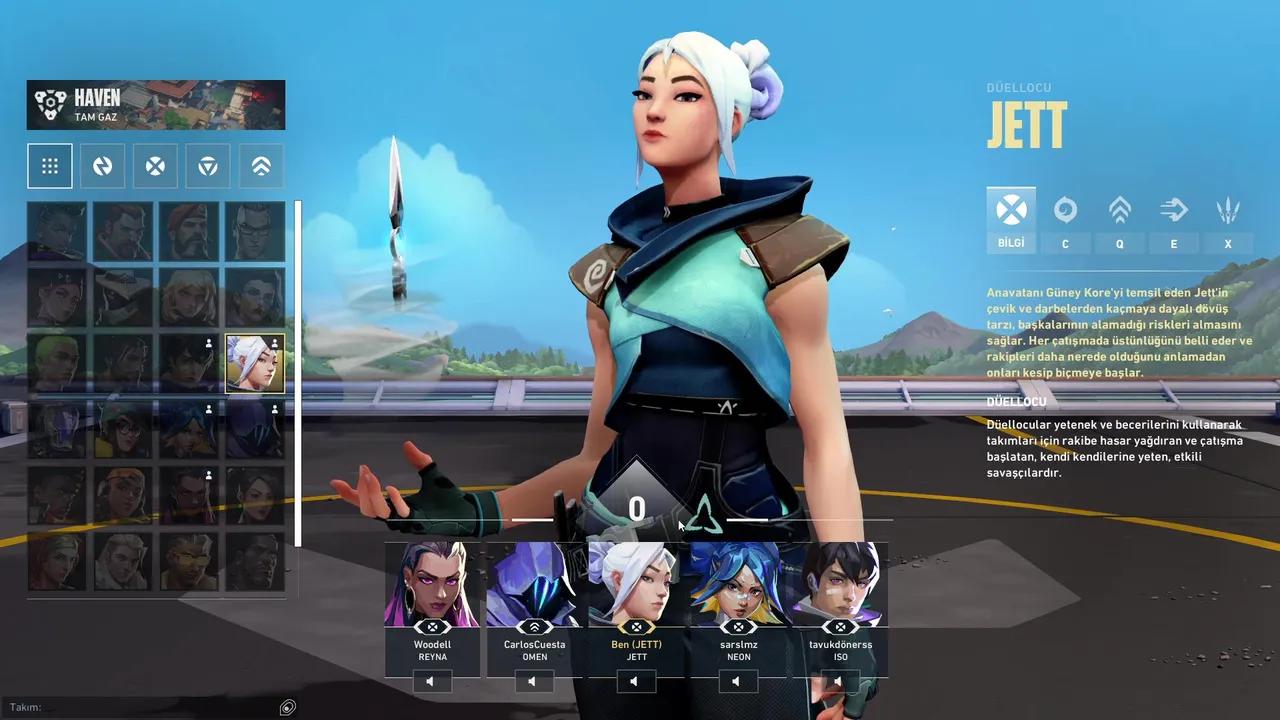Open the Blade Storm ultimate icon labeled X

[x=1227, y=211]
